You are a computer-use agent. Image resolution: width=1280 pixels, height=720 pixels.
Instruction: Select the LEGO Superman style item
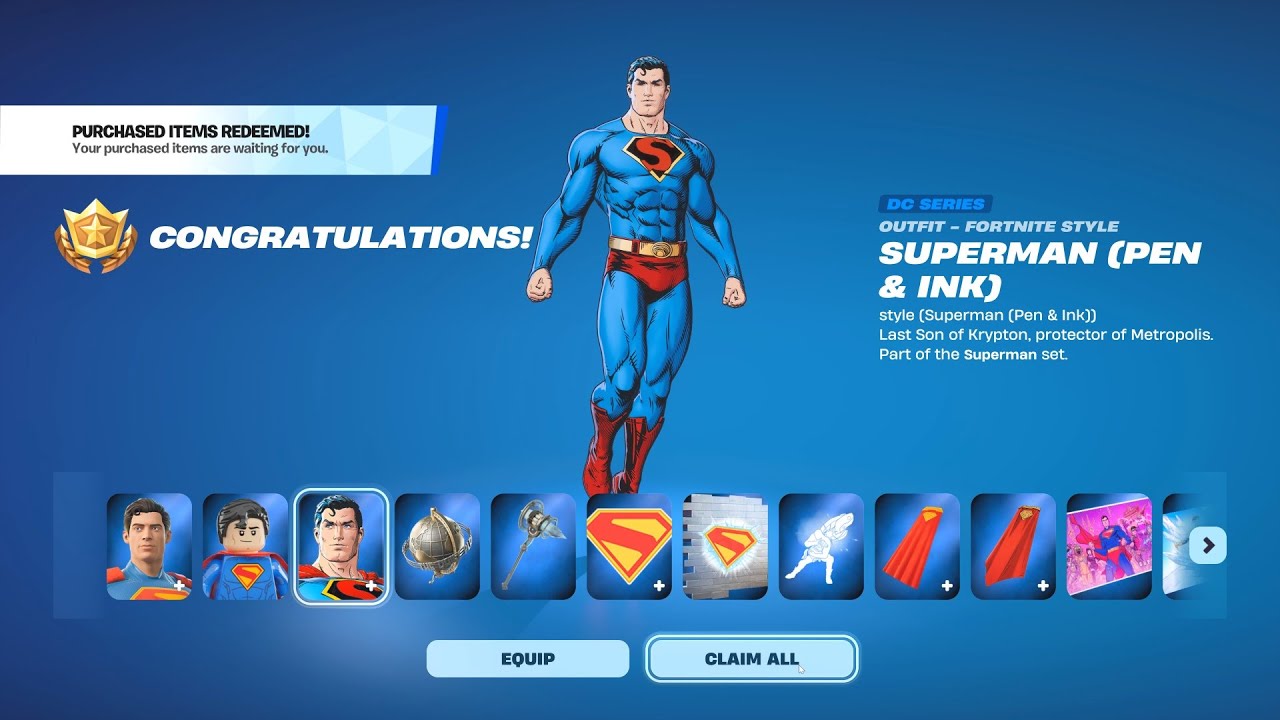click(x=243, y=545)
